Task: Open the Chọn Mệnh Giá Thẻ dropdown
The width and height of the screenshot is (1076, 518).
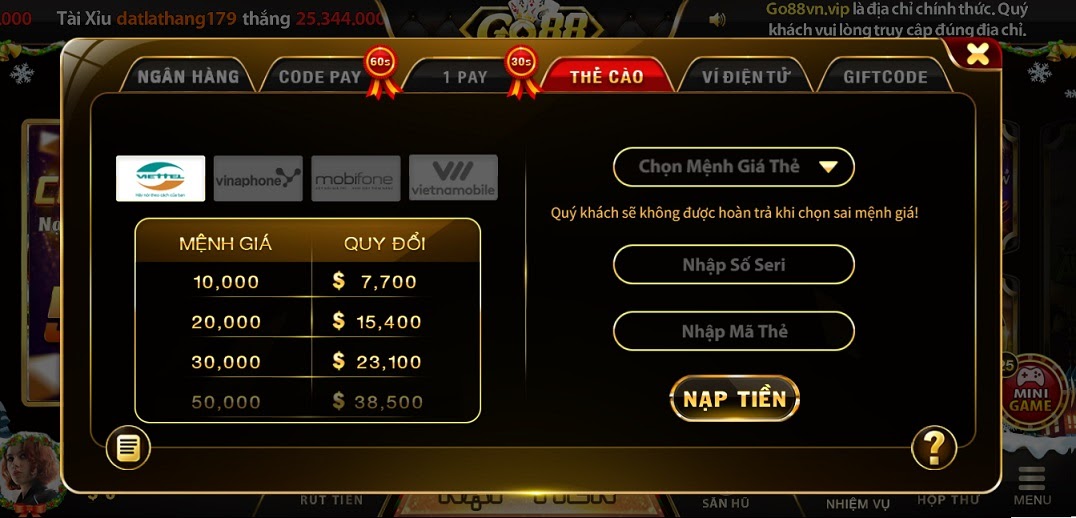Action: 733,167
